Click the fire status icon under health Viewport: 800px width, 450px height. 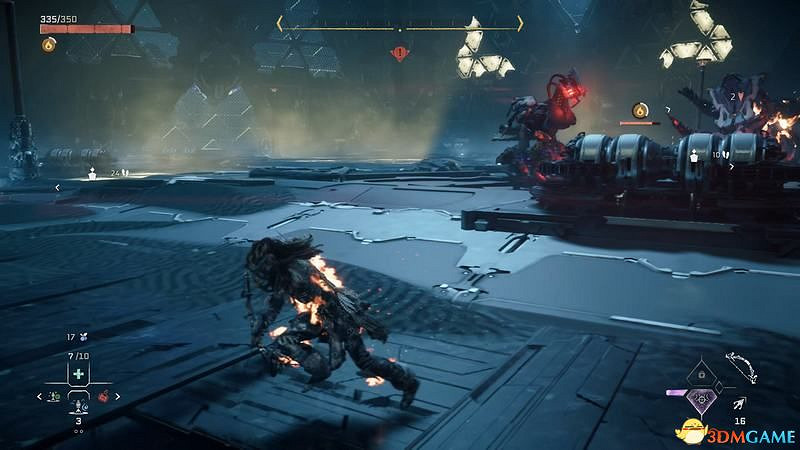click(x=48, y=44)
